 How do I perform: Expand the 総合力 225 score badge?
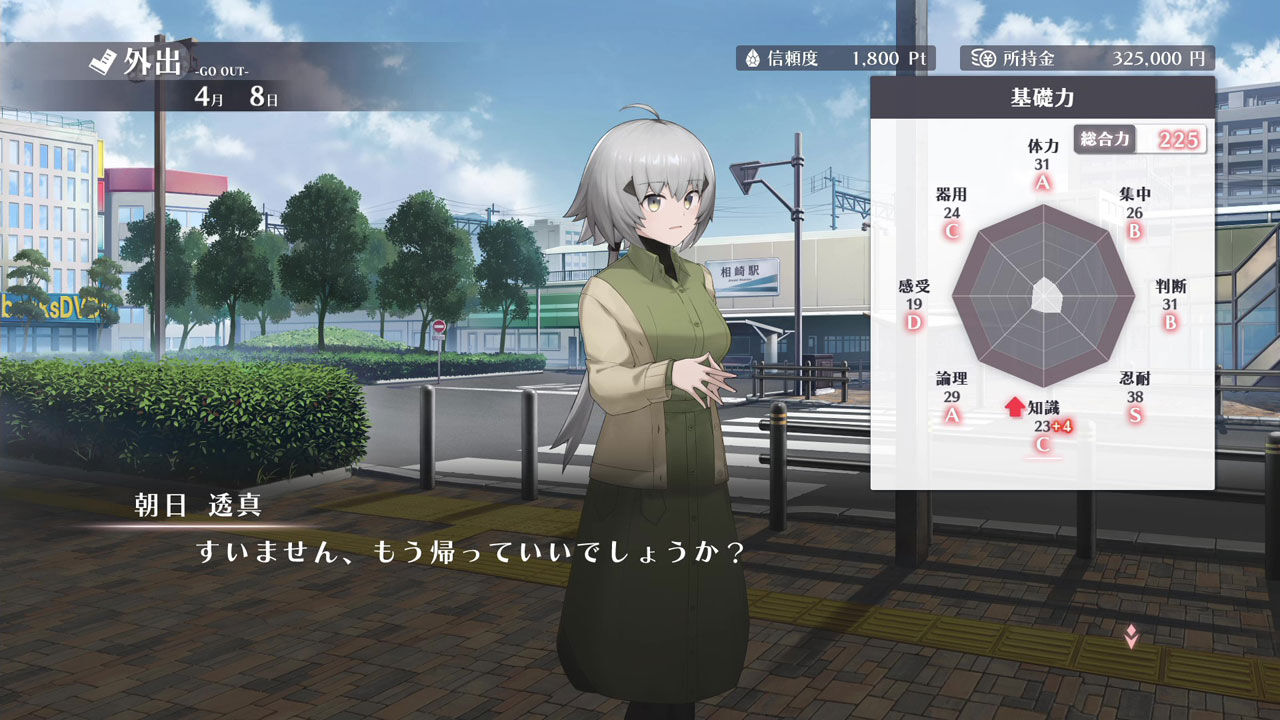click(1142, 139)
